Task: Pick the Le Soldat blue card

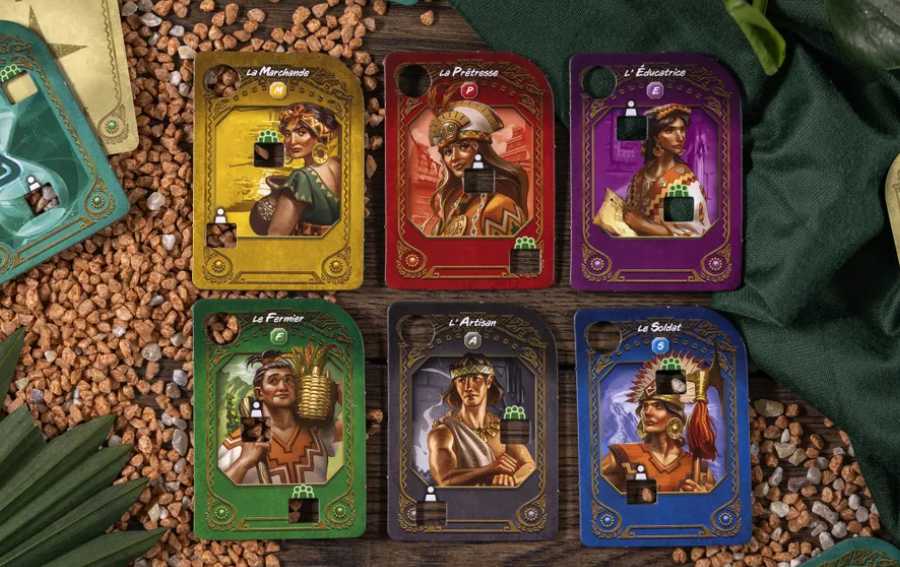Action: tap(661, 425)
